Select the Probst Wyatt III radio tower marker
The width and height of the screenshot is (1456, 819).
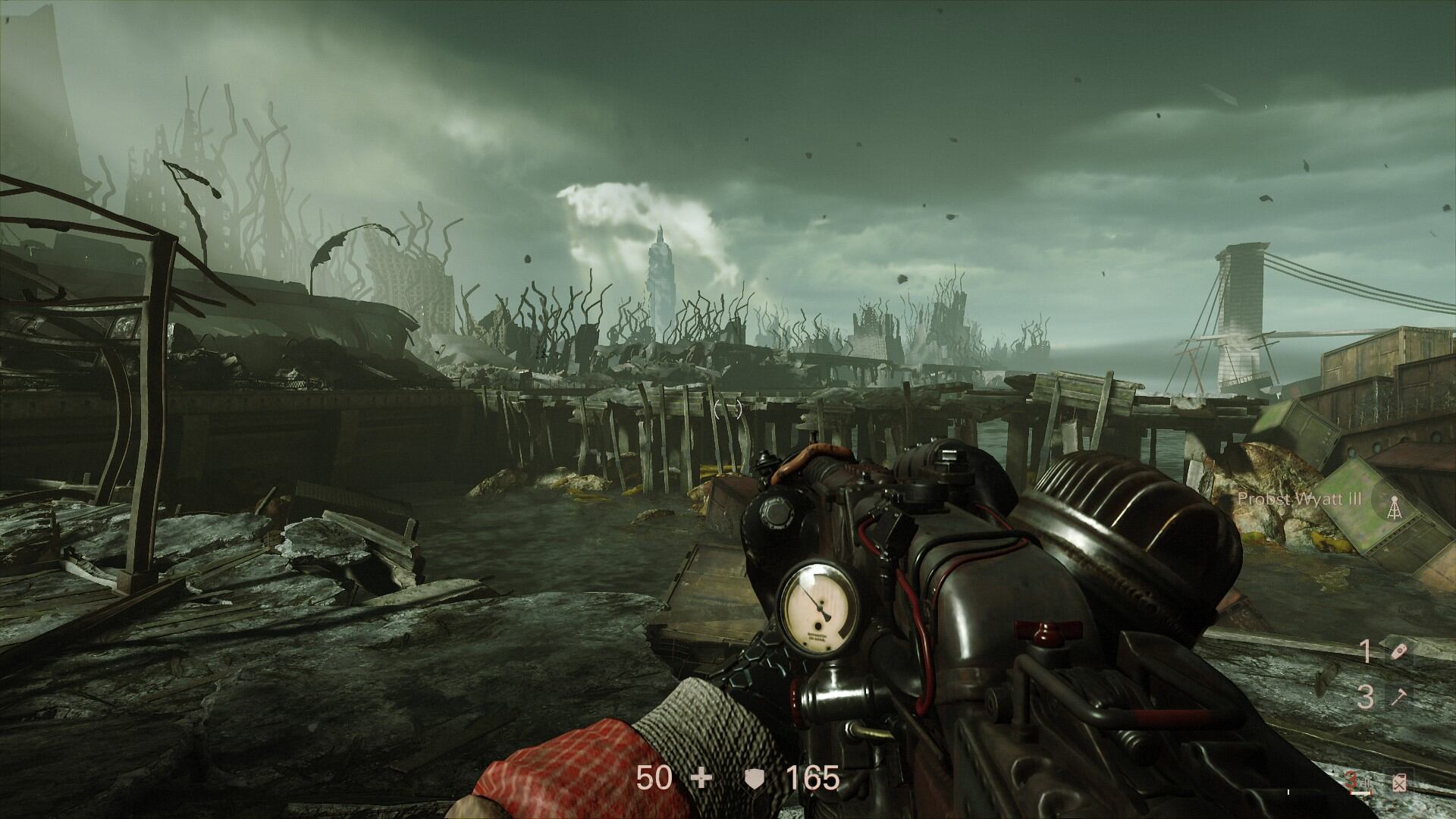[x=1394, y=504]
